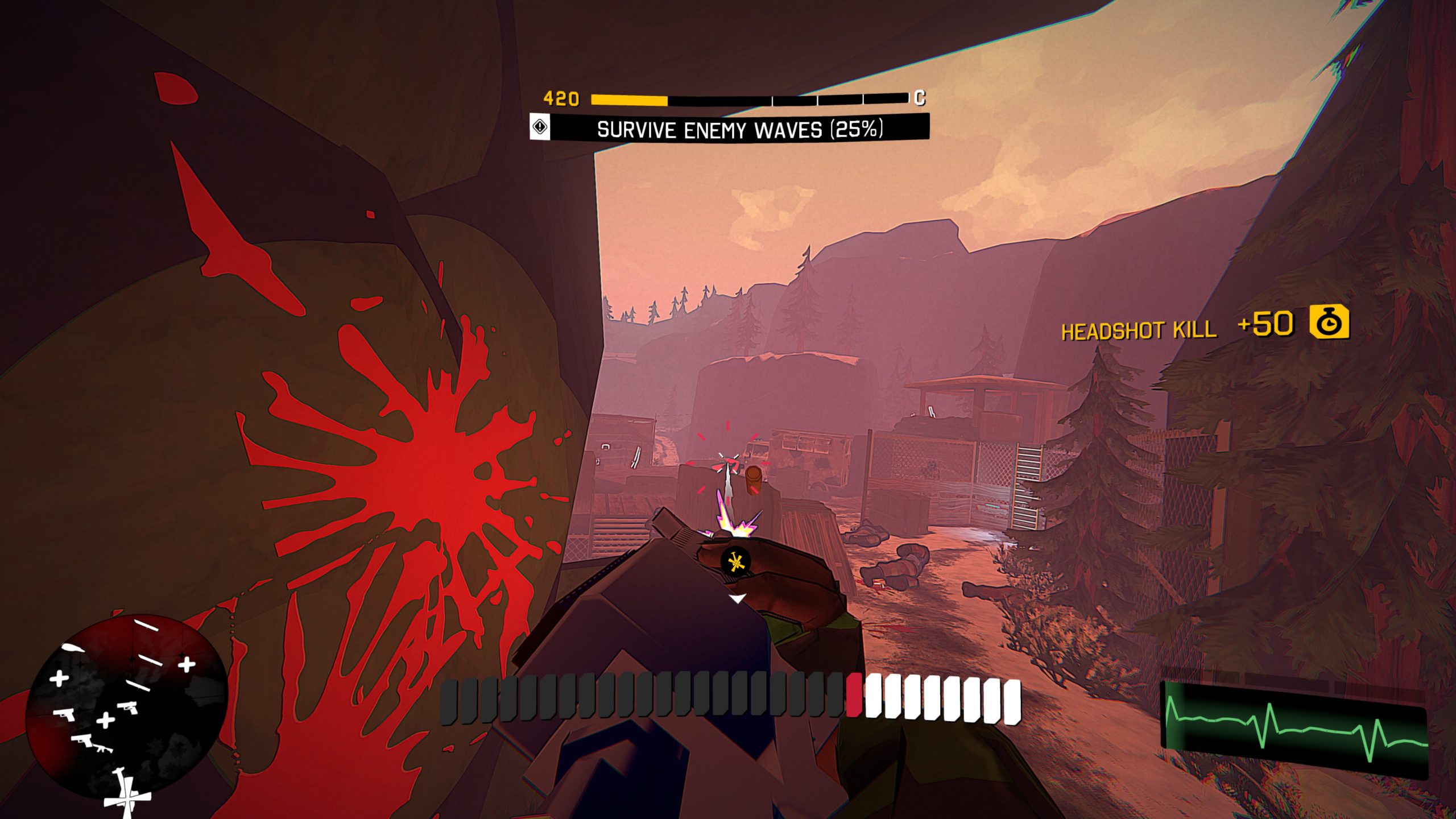Click the circular minimap radar
Viewport: 1456px width, 819px height.
(x=127, y=707)
